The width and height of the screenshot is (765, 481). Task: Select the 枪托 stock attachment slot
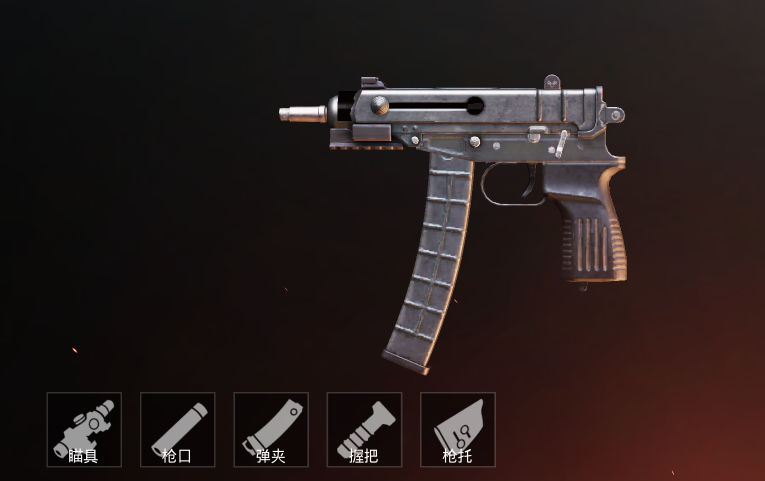point(457,430)
